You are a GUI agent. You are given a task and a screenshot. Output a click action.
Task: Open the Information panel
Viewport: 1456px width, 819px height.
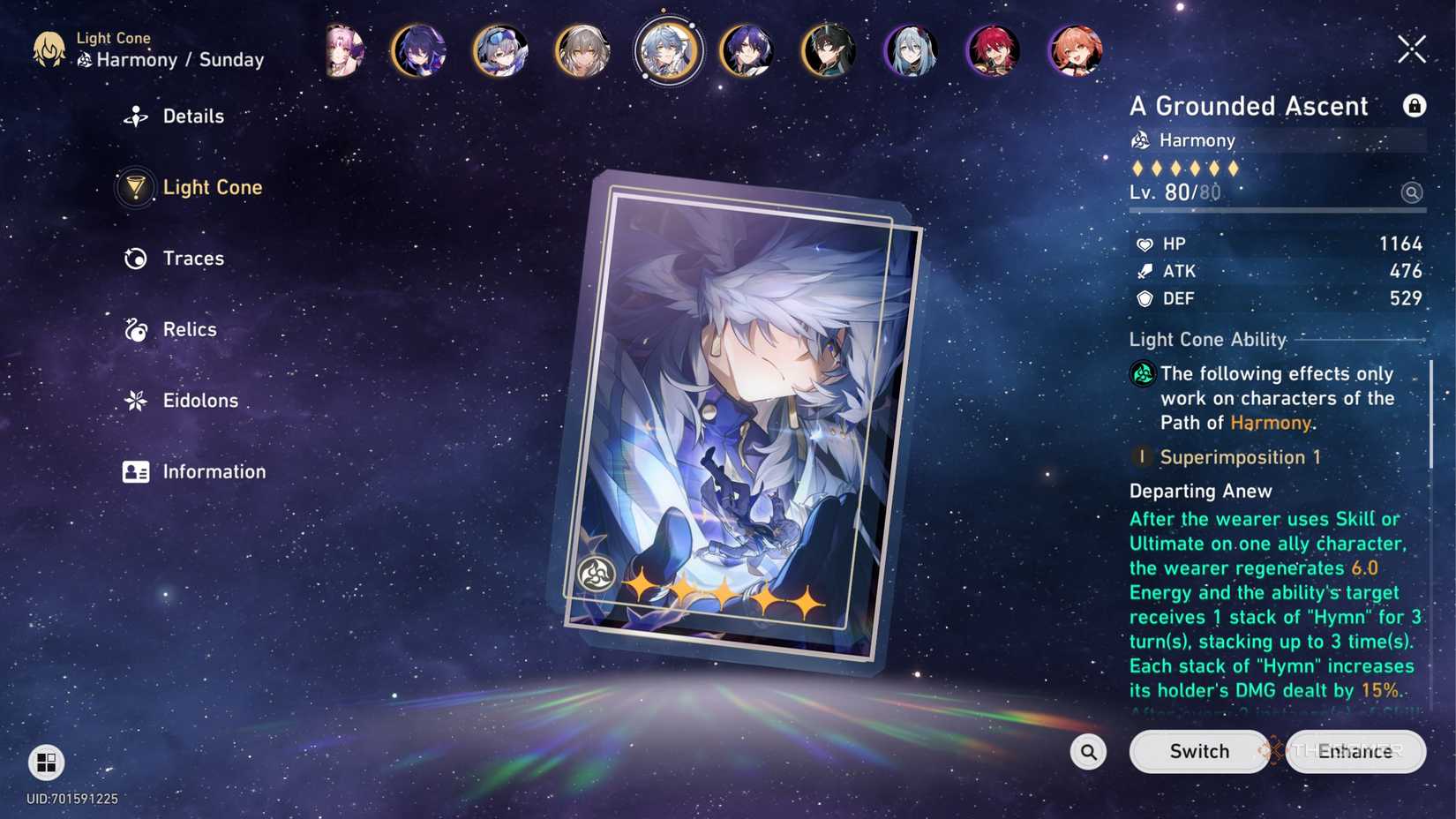point(213,471)
